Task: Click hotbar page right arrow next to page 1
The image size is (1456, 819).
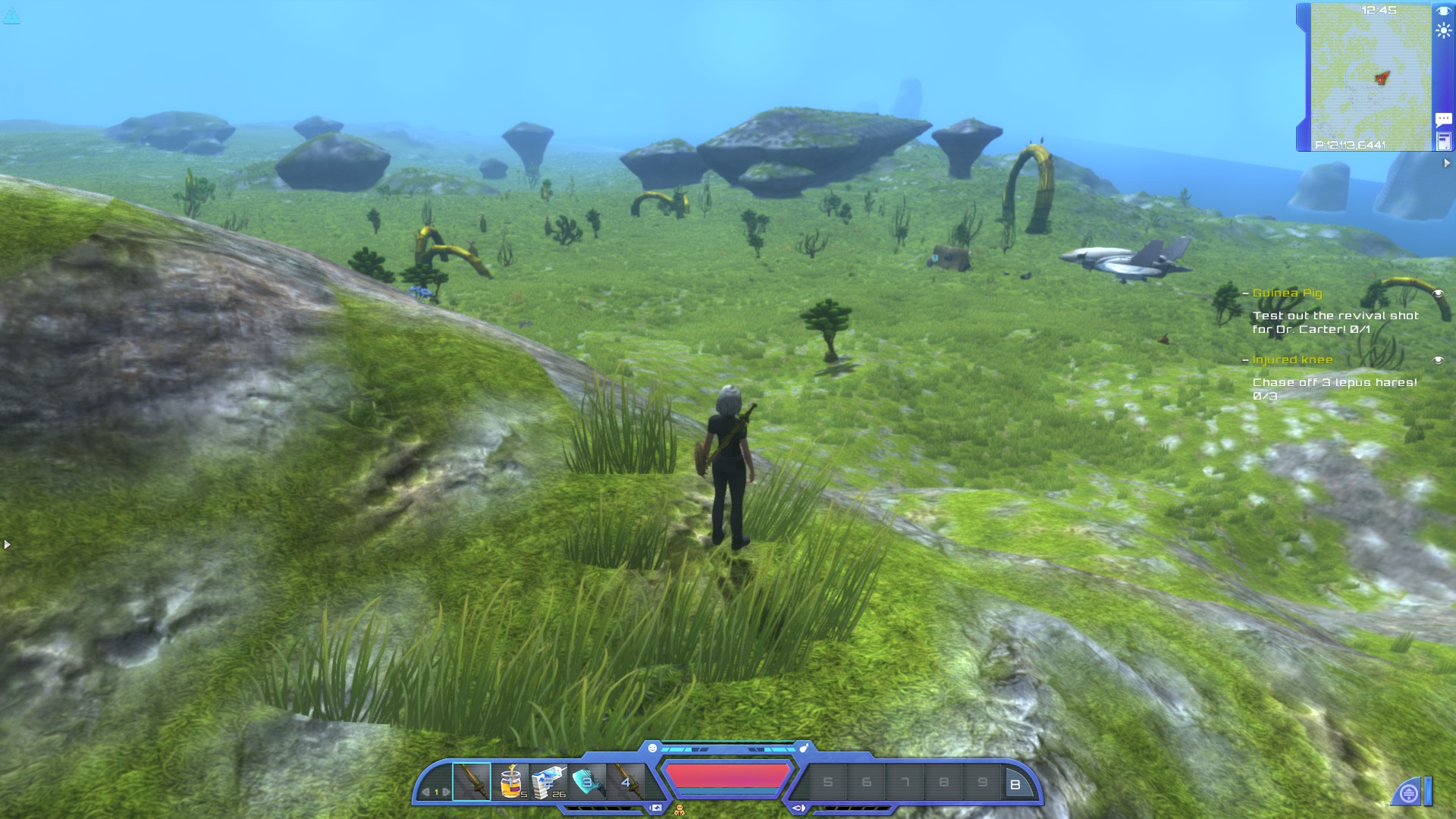Action: [444, 791]
